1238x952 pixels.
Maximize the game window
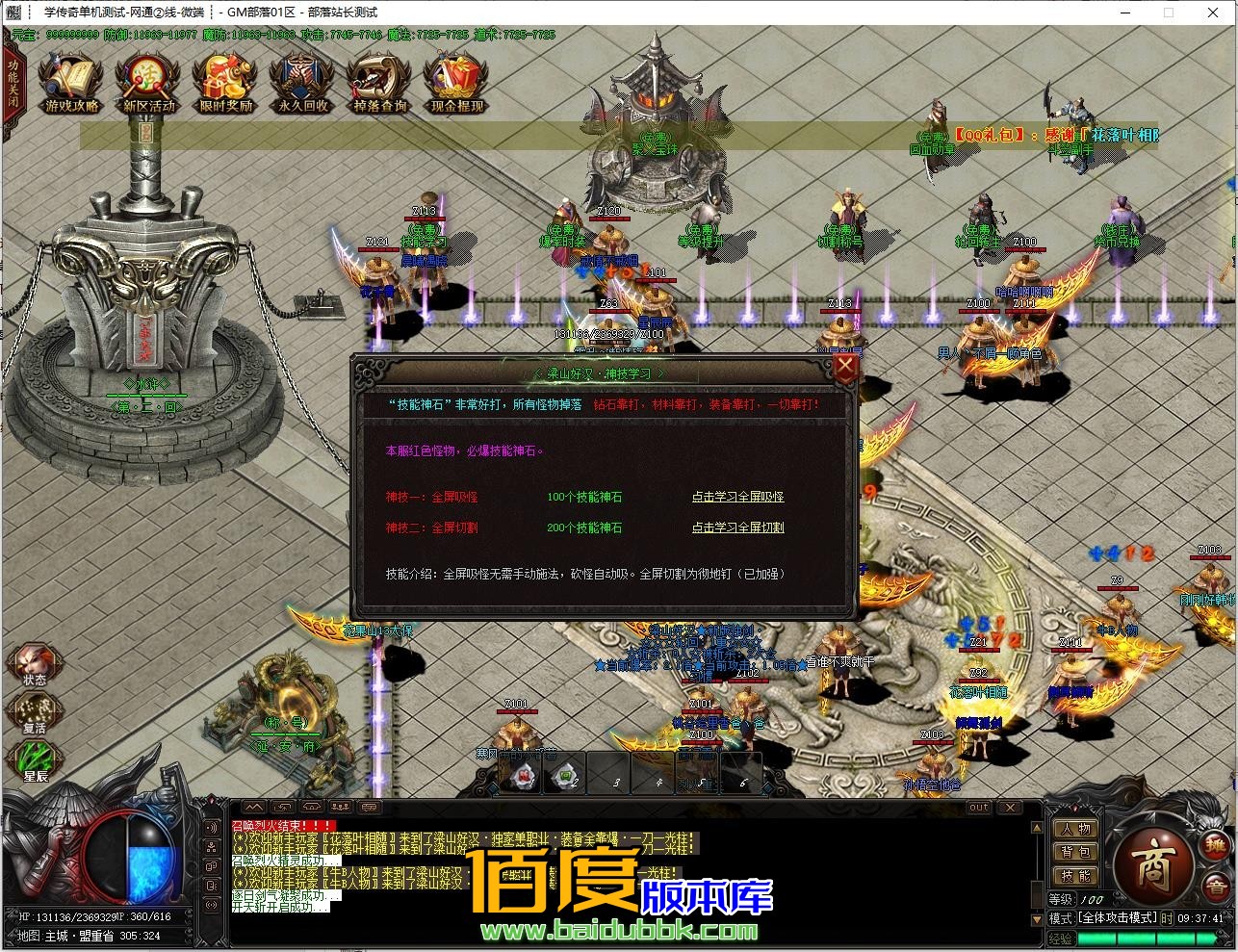point(1169,13)
